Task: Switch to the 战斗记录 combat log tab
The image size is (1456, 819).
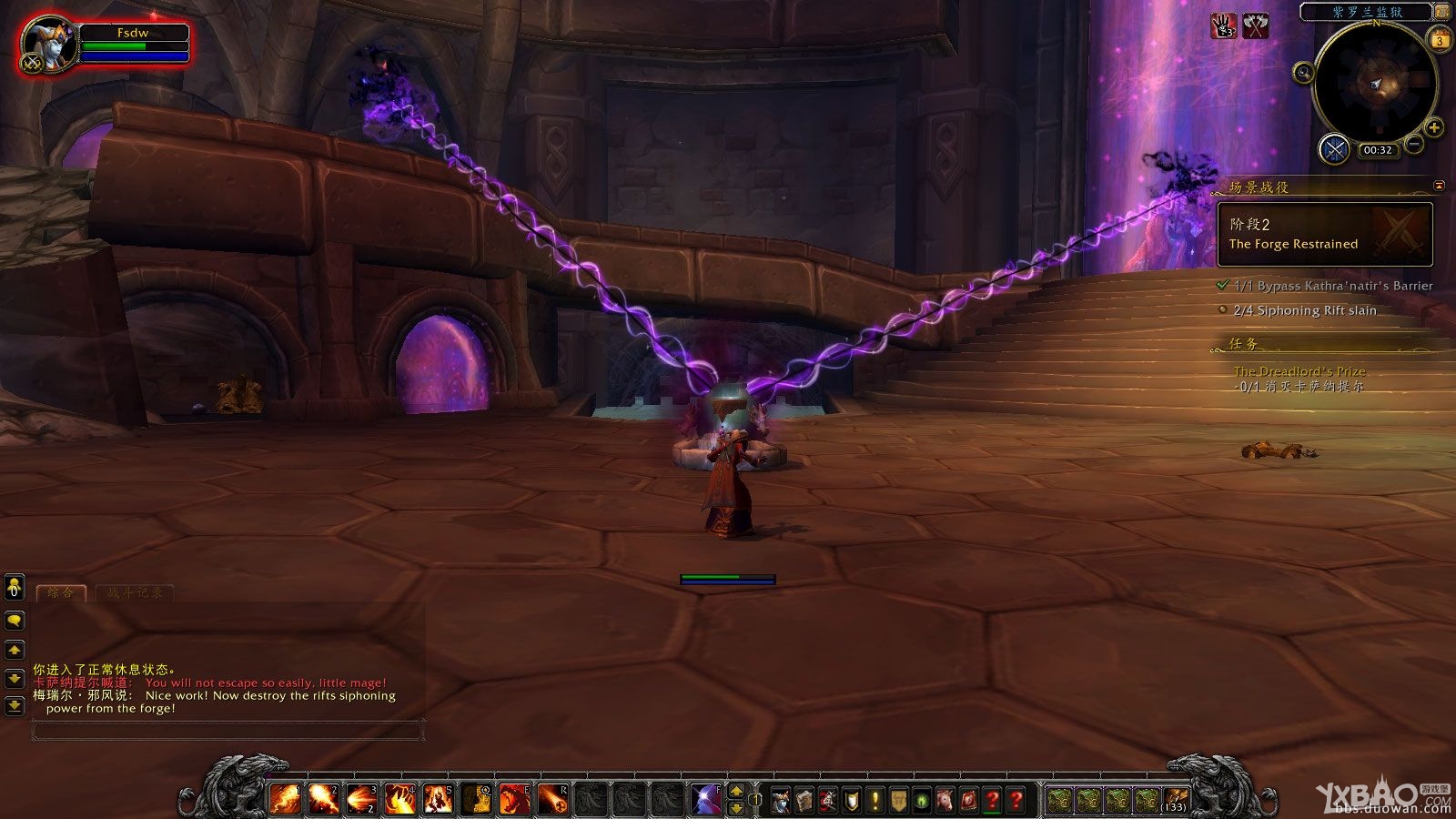Action: (135, 592)
